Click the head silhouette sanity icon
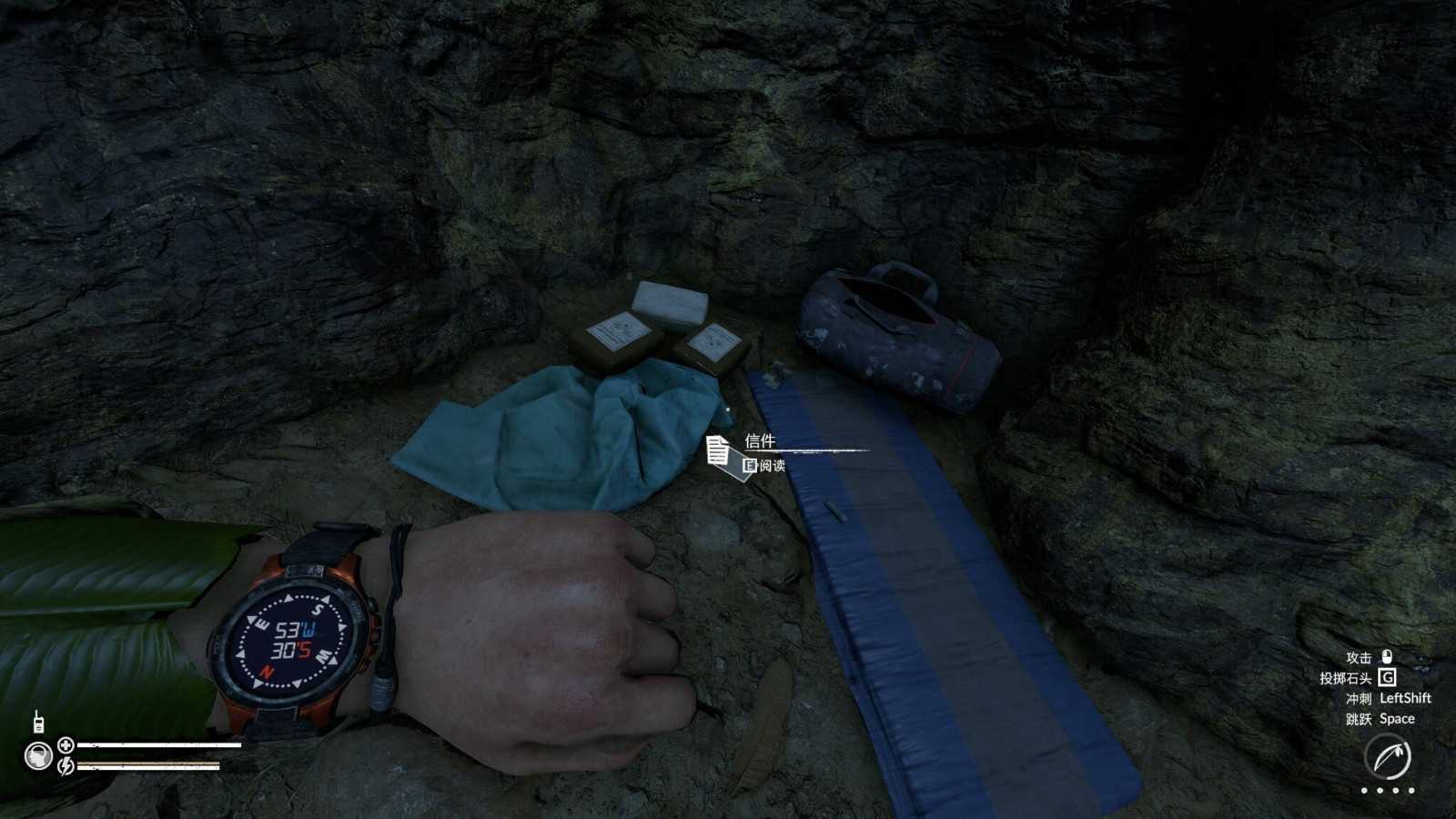This screenshot has height=819, width=1456. (x=38, y=756)
